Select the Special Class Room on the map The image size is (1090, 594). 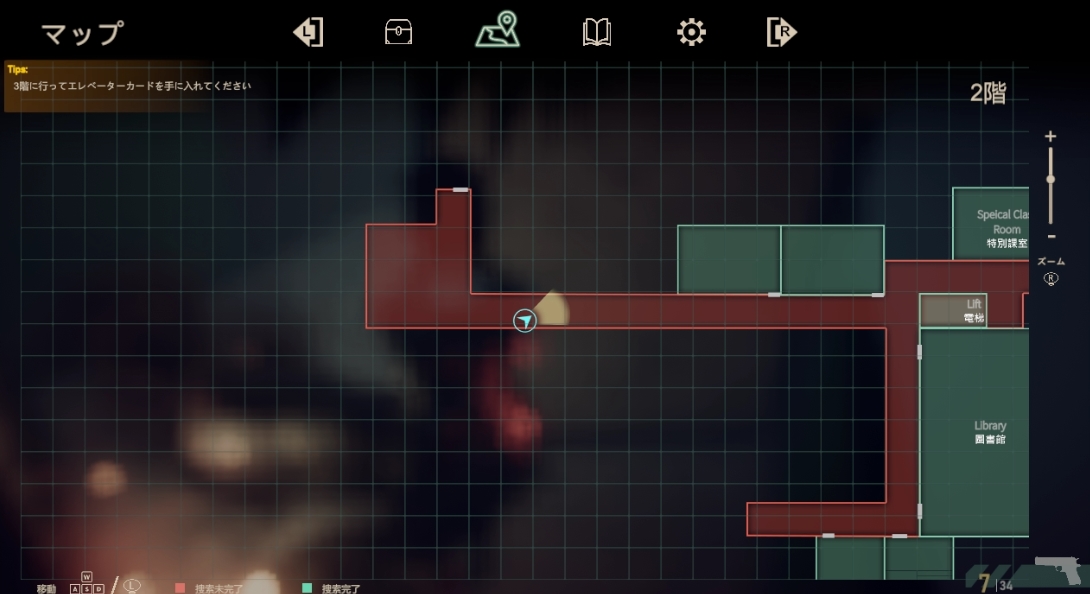994,224
